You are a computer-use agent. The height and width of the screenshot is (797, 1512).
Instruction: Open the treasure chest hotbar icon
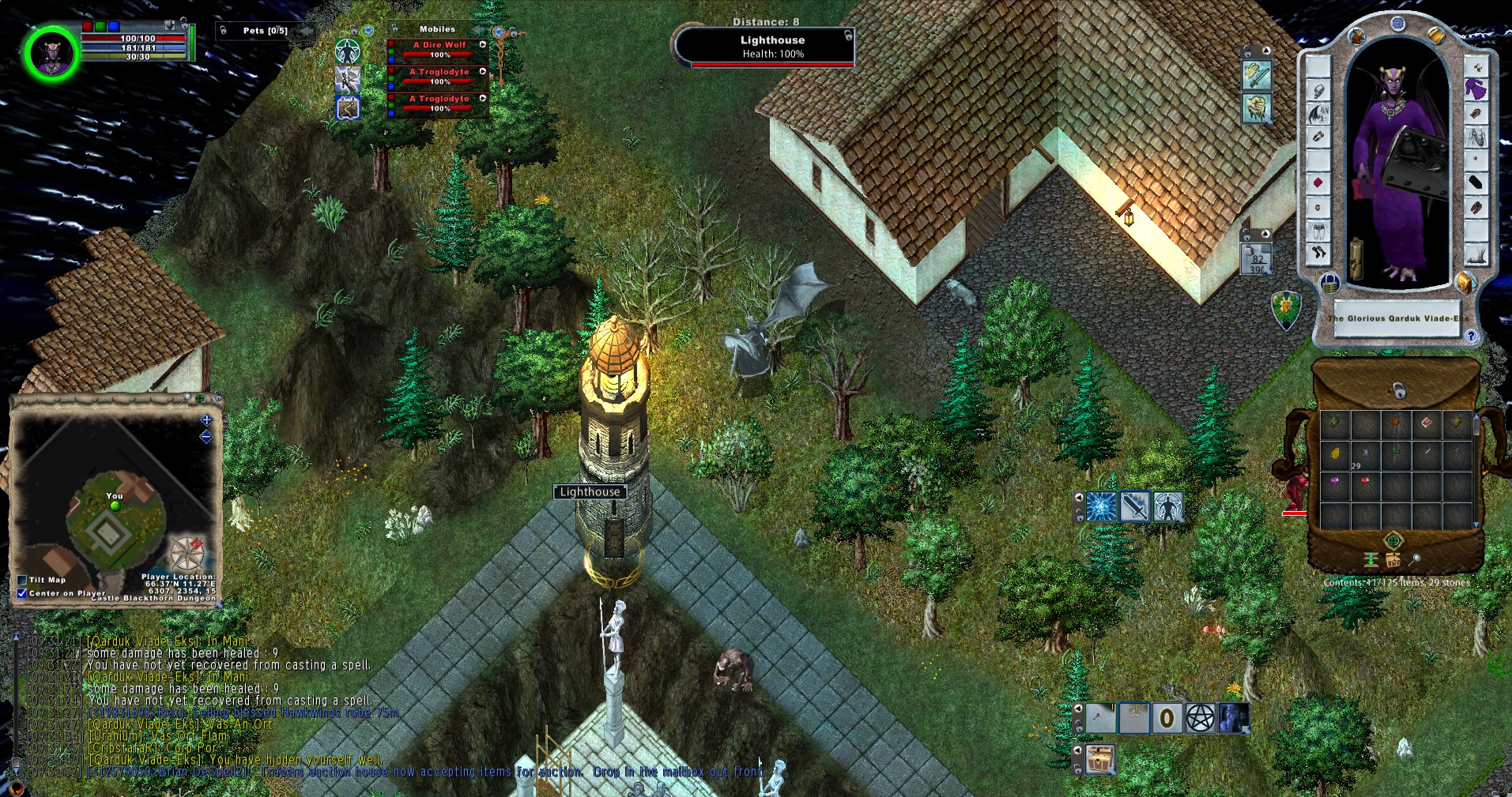(1100, 760)
